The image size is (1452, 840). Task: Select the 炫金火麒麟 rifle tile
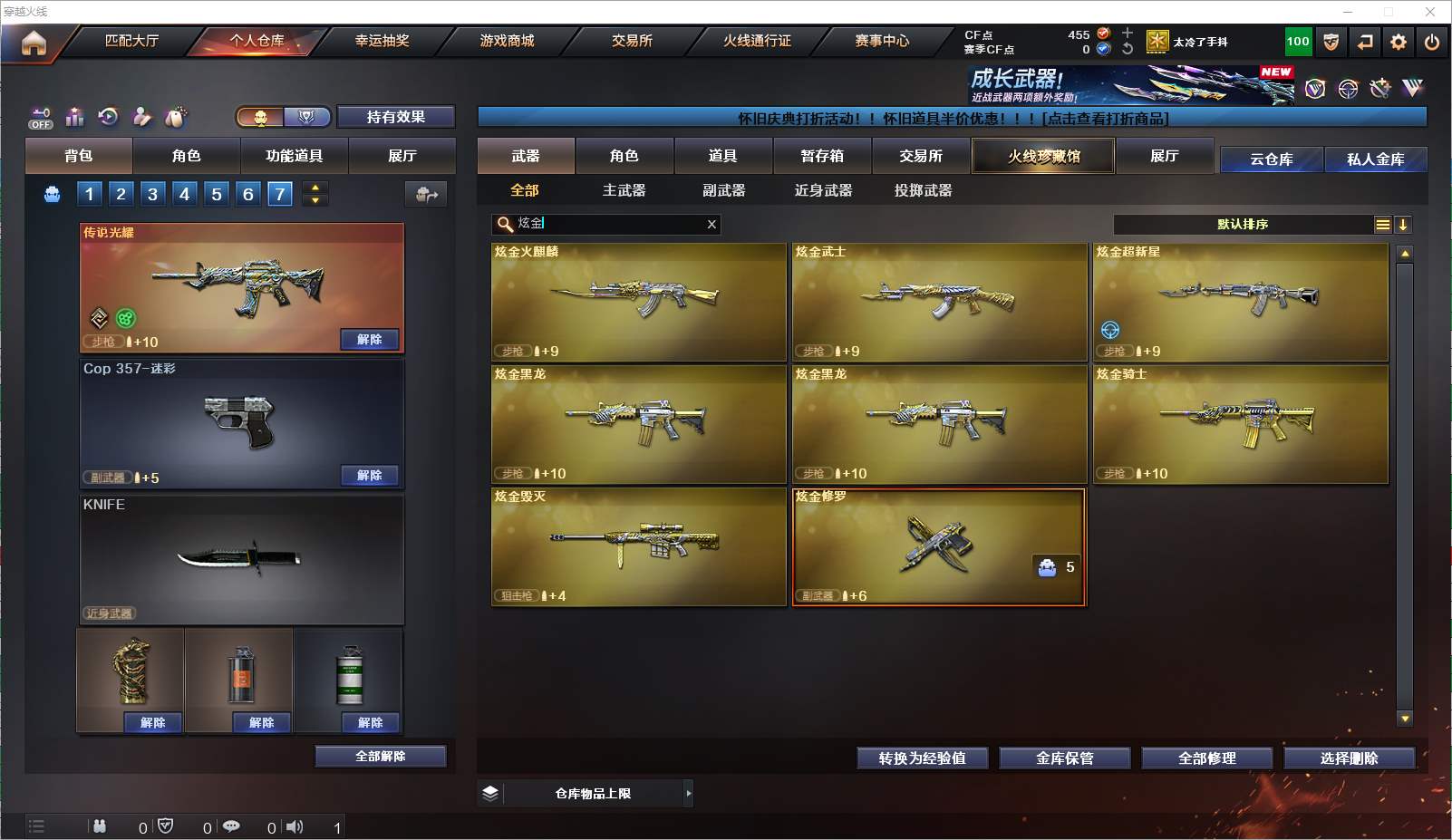click(638, 301)
